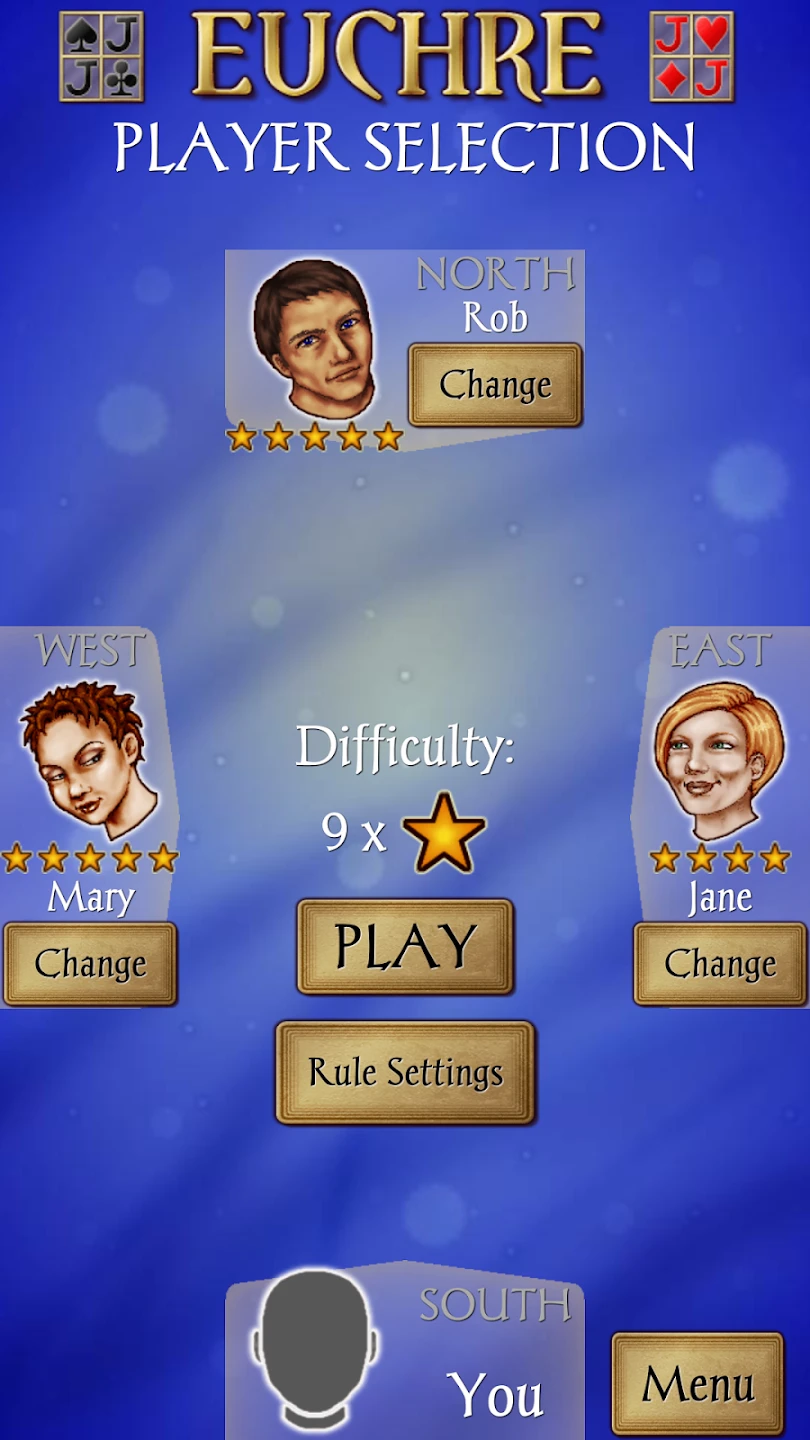Change the North player Rob
Viewport: 810px width, 1440px height.
click(495, 385)
